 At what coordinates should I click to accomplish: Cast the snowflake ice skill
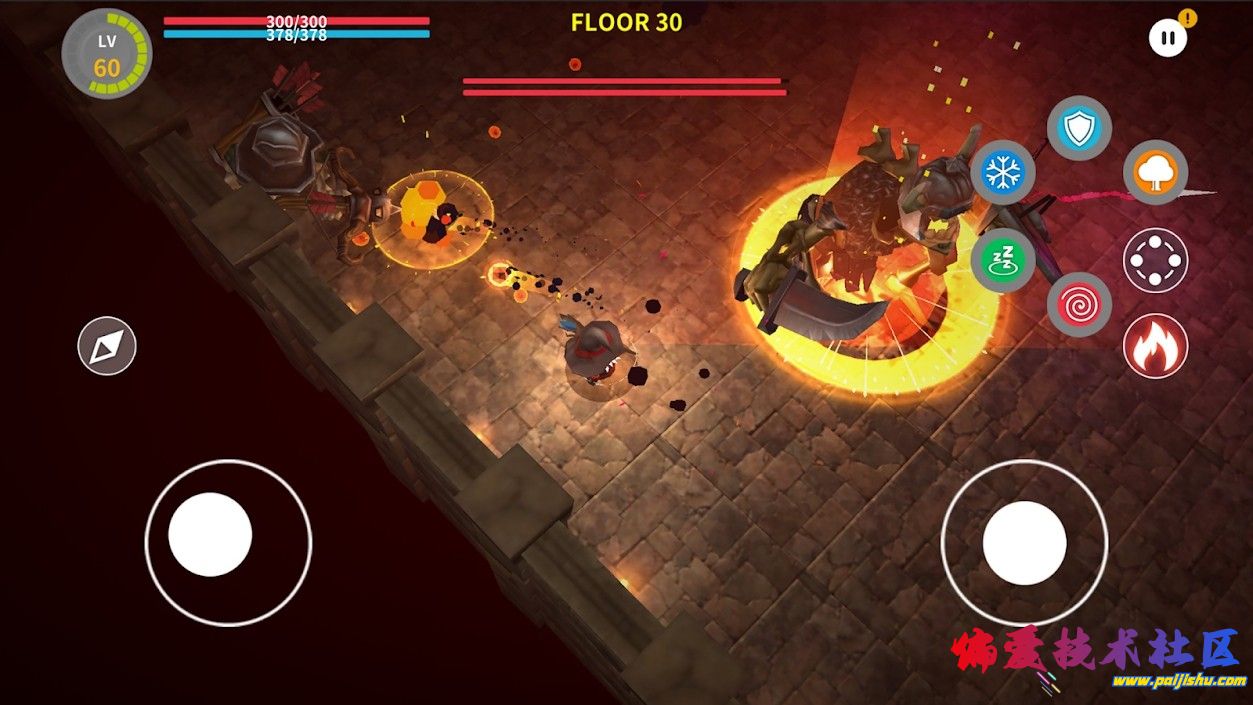pyautogui.click(x=1002, y=173)
